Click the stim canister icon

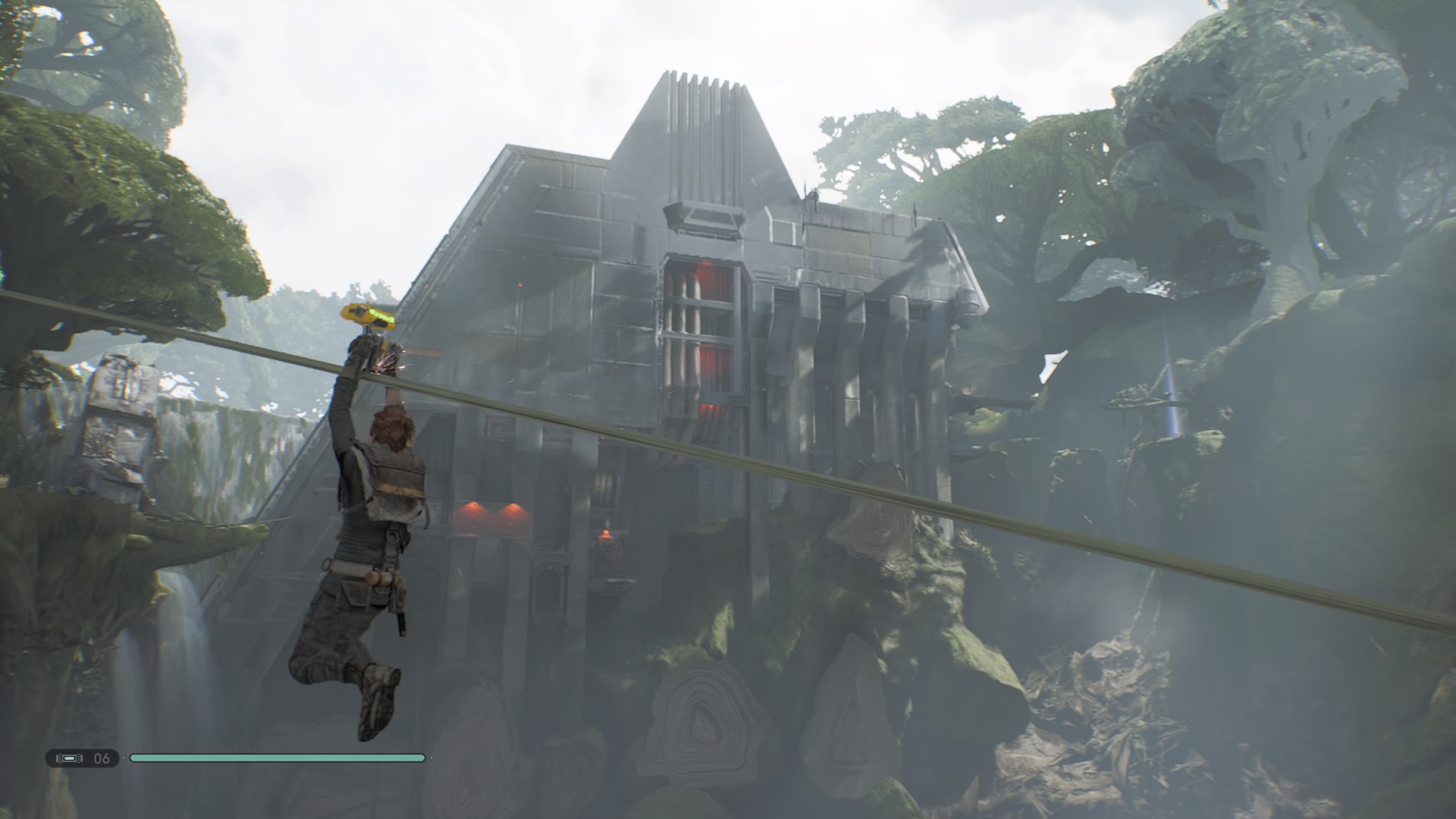(x=68, y=758)
